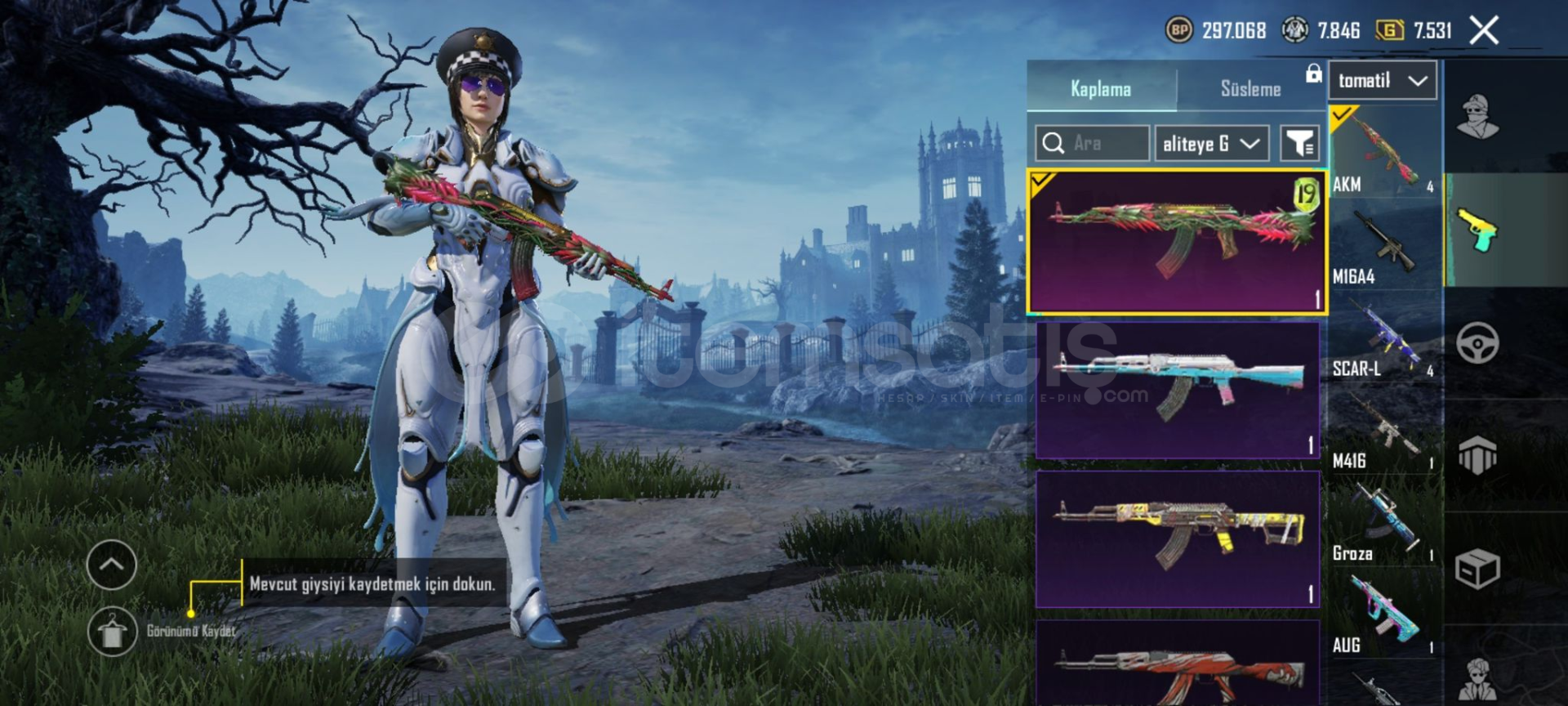Screen dimensions: 1568x706
Task: Close the inventory screen
Action: click(x=1484, y=31)
